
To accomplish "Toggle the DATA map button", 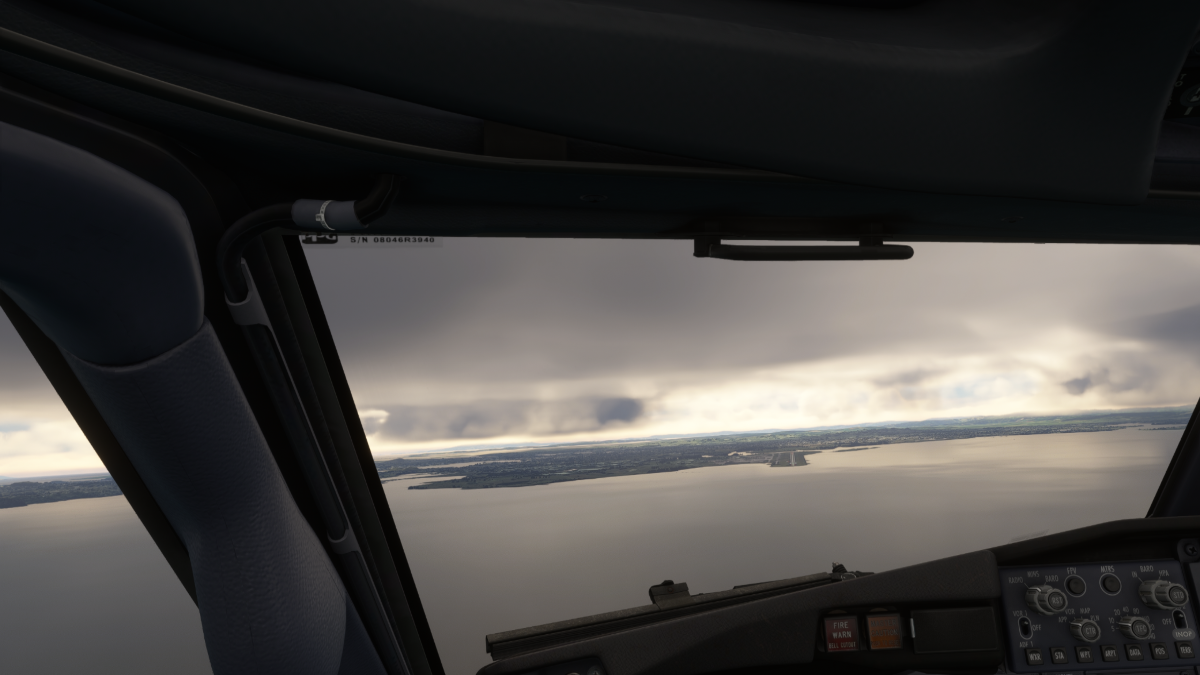I will [1134, 652].
